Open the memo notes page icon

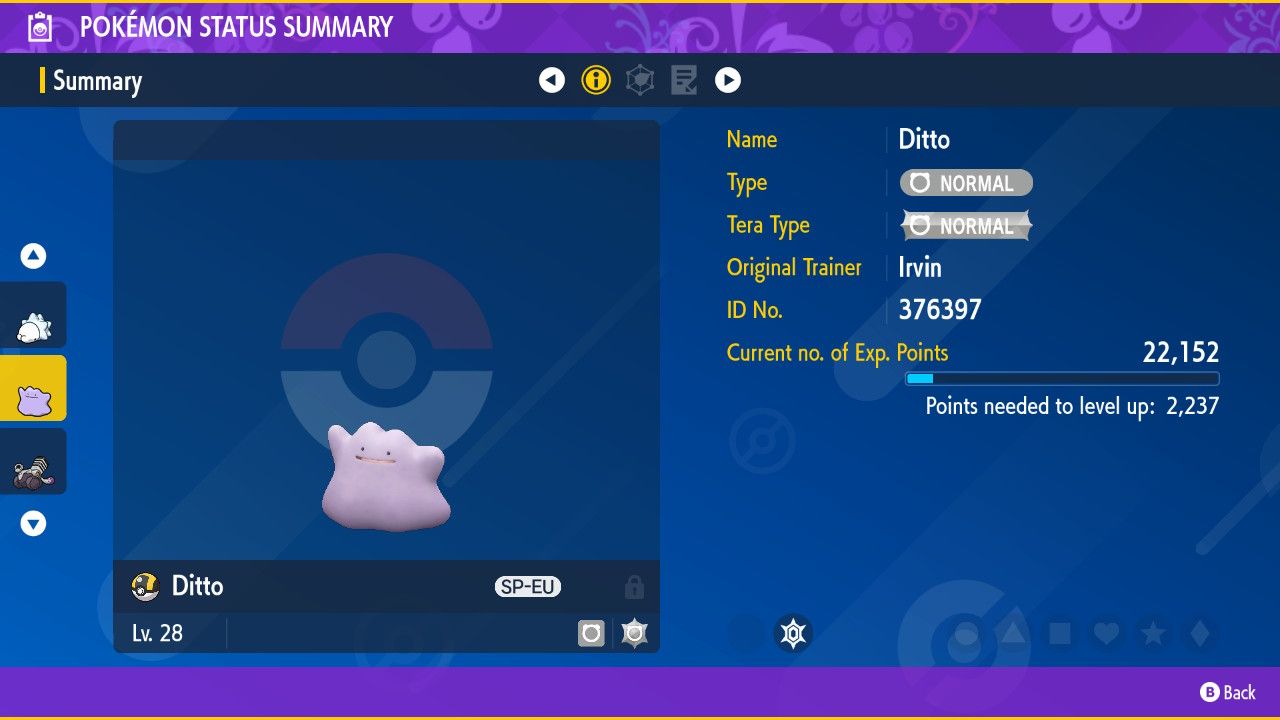click(x=684, y=80)
